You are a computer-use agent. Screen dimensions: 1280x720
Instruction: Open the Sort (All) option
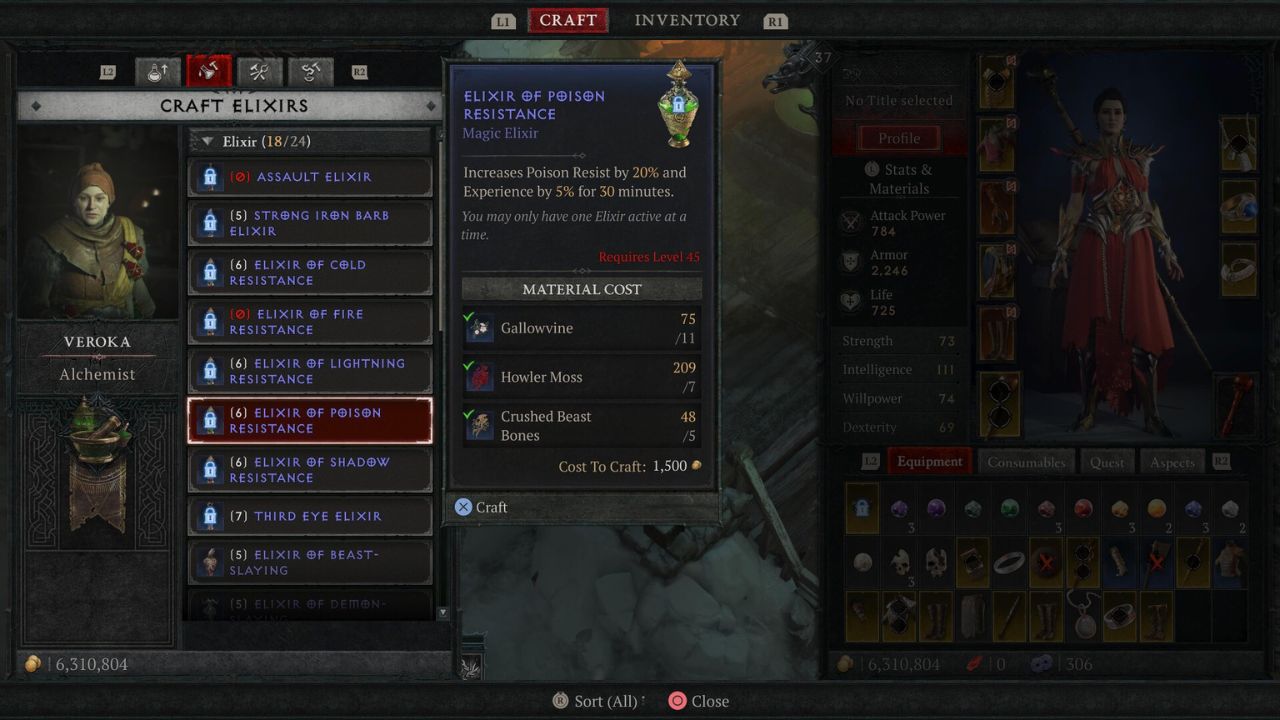(x=596, y=701)
